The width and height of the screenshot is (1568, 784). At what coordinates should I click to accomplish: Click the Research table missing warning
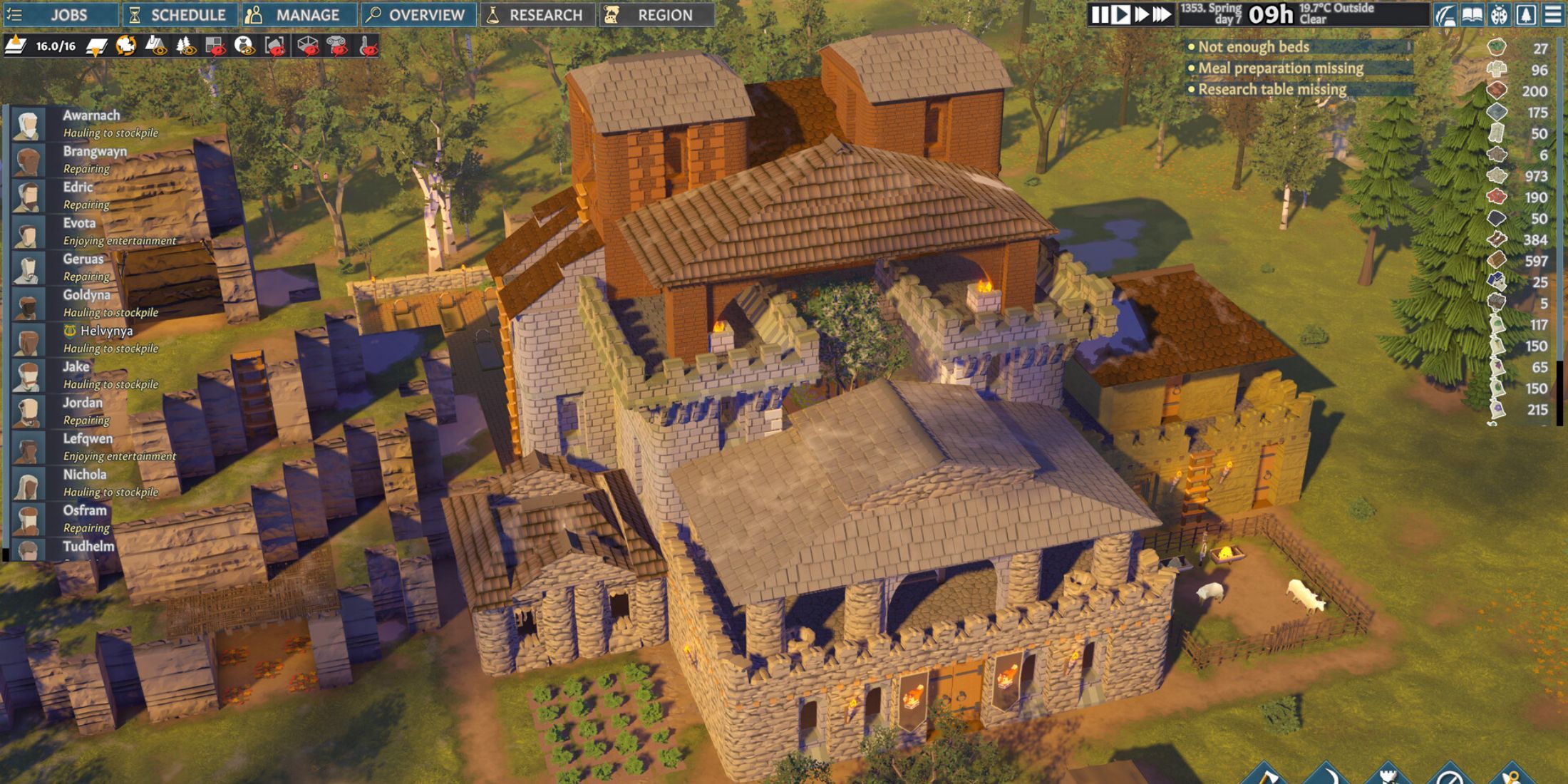pyautogui.click(x=1273, y=90)
